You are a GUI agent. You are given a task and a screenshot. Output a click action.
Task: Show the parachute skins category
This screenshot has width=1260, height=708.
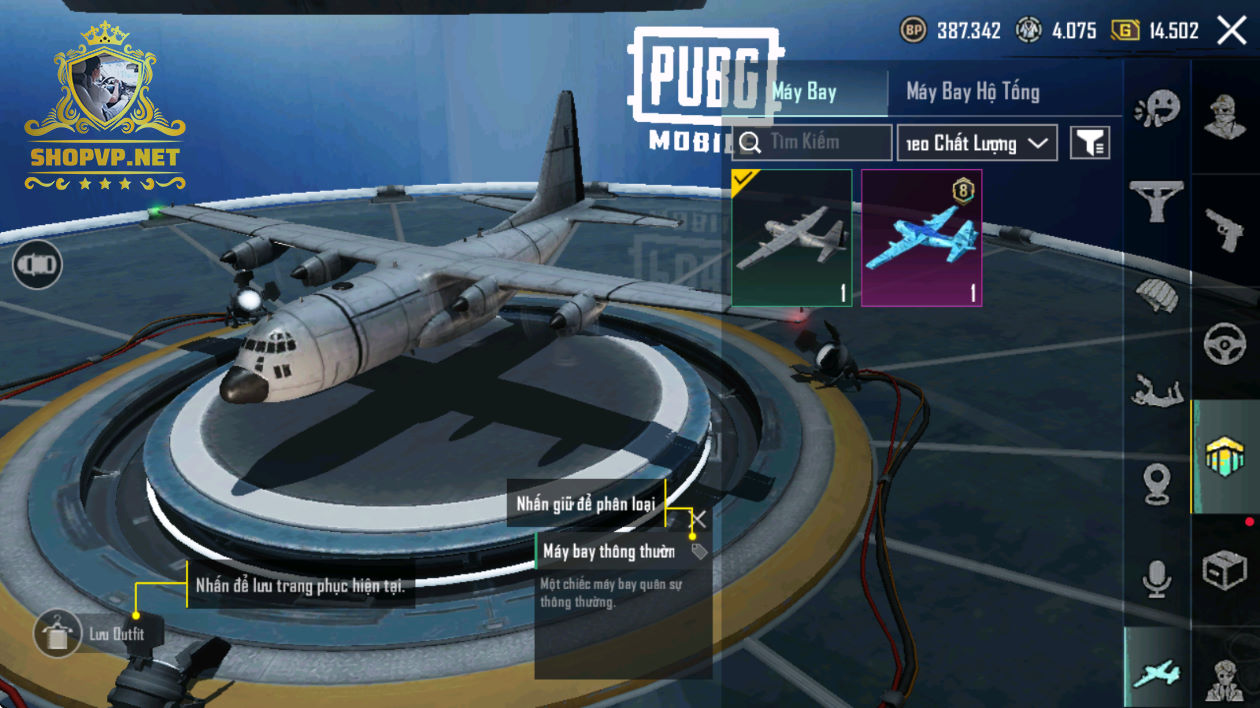click(1157, 295)
